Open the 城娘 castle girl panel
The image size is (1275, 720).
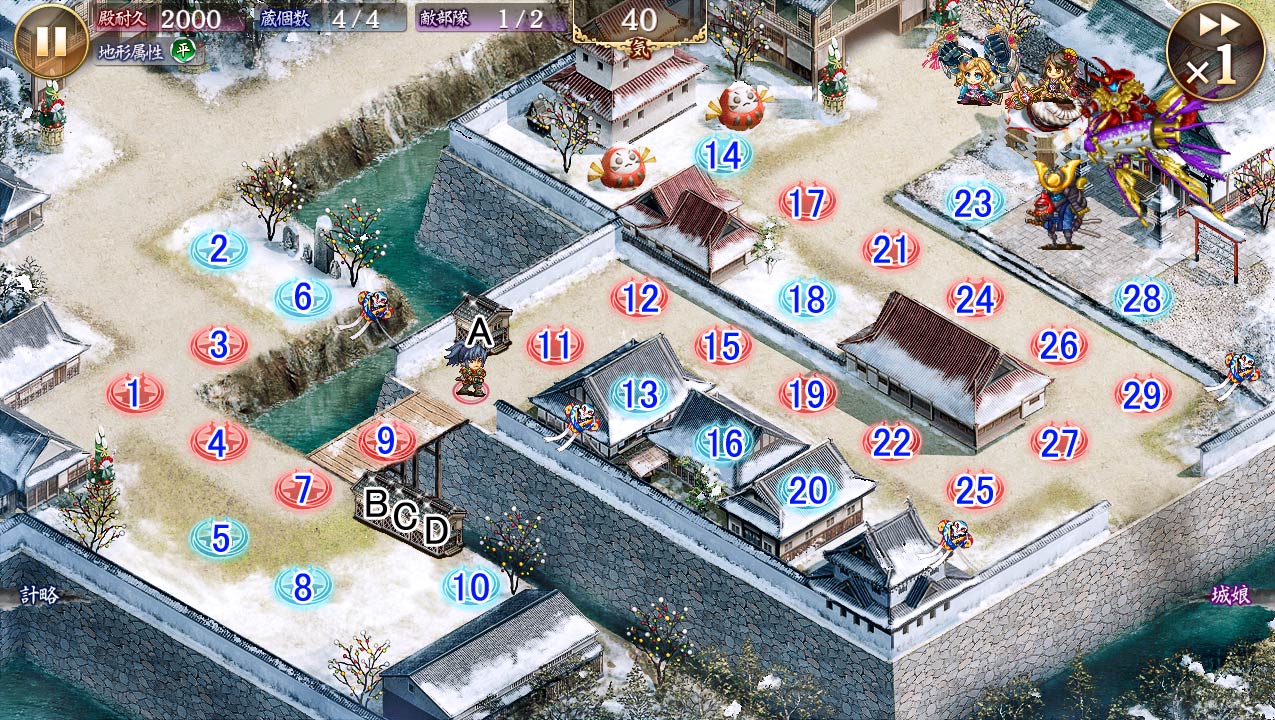point(1231,595)
